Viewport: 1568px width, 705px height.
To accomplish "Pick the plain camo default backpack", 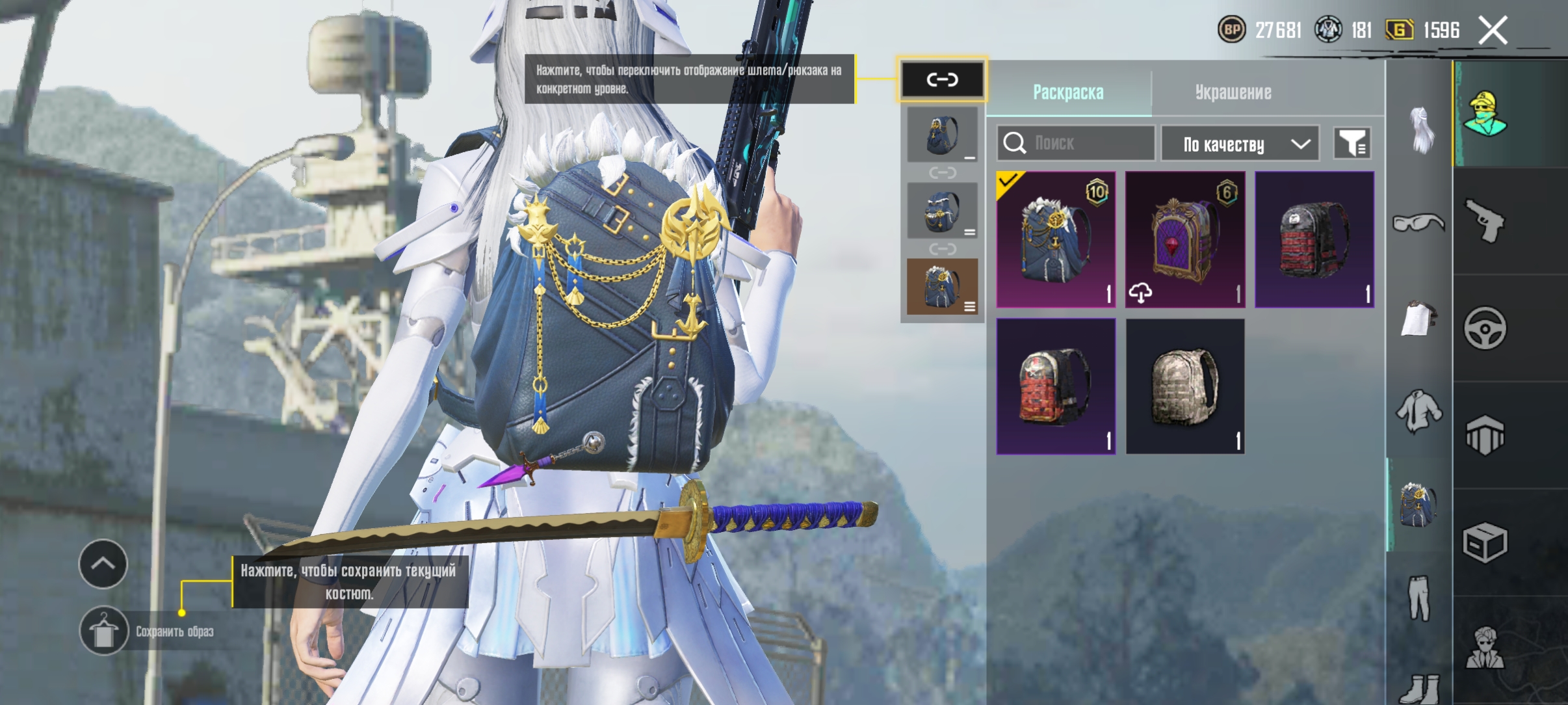I will pos(1185,386).
